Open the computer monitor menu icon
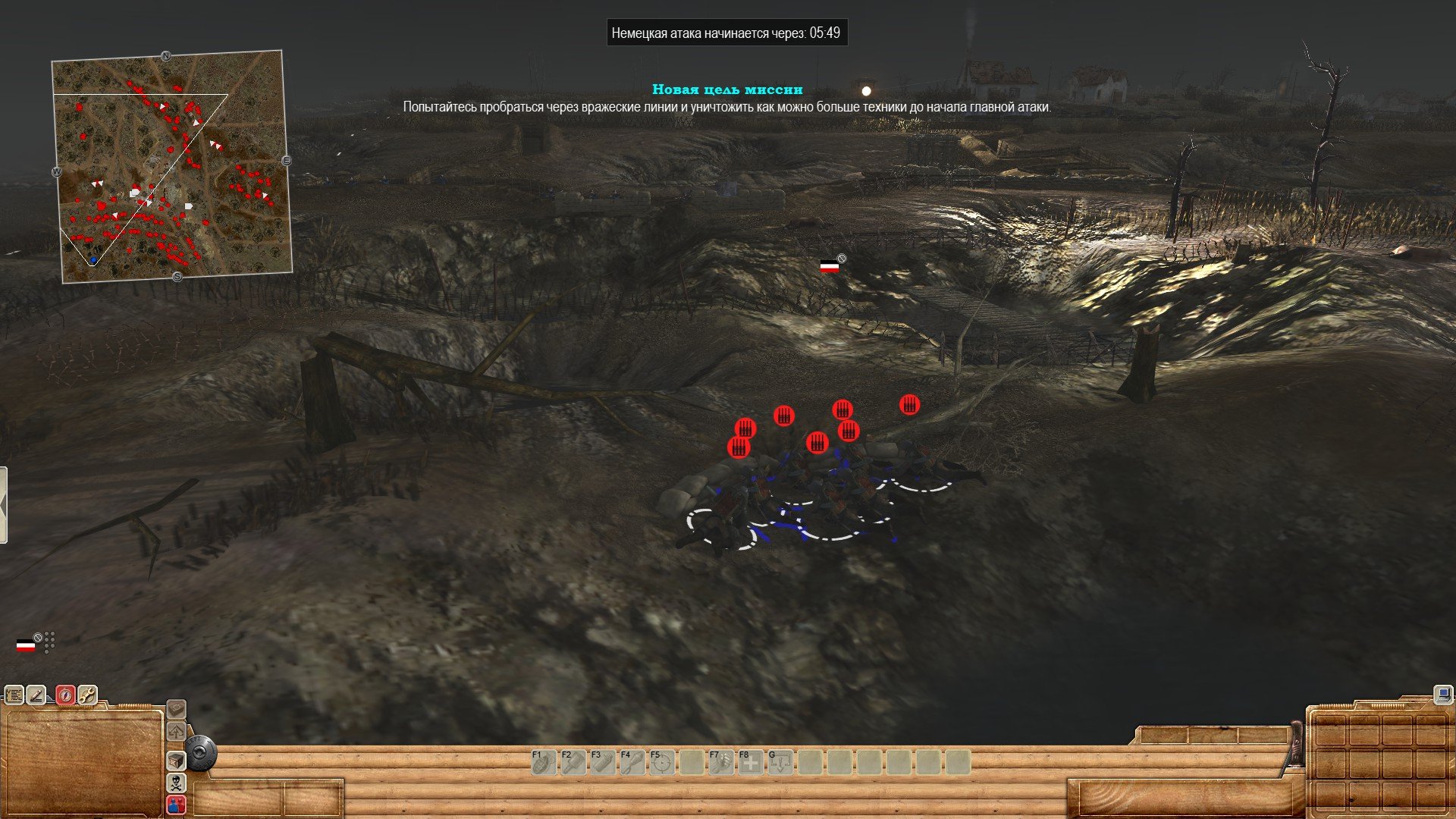The width and height of the screenshot is (1456, 819). pyautogui.click(x=1443, y=694)
